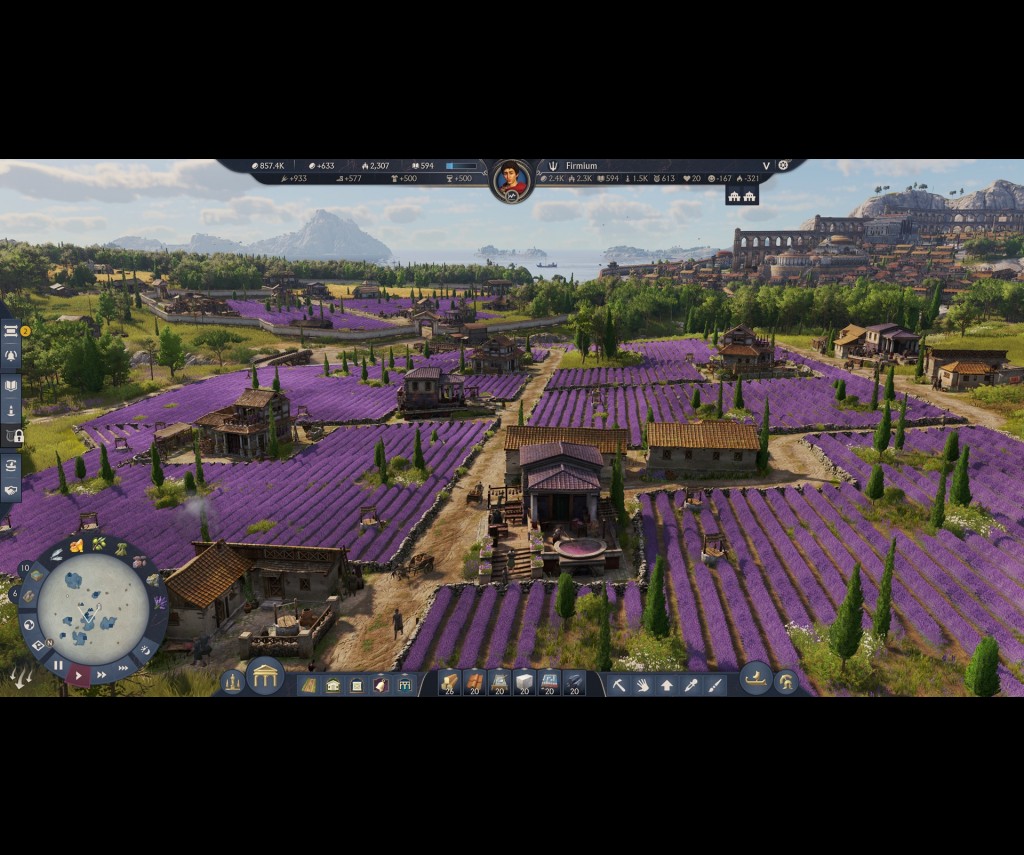
Task: Select the hand move tool
Action: (x=643, y=685)
